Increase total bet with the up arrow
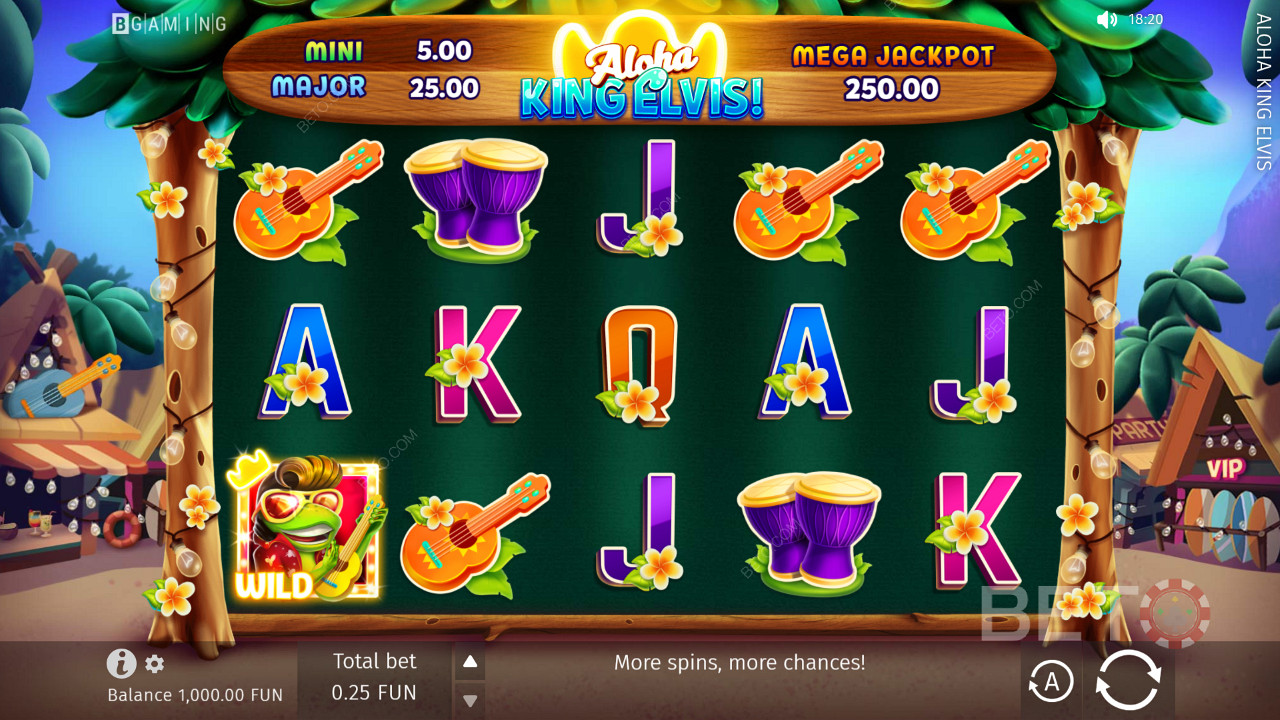 tap(470, 661)
